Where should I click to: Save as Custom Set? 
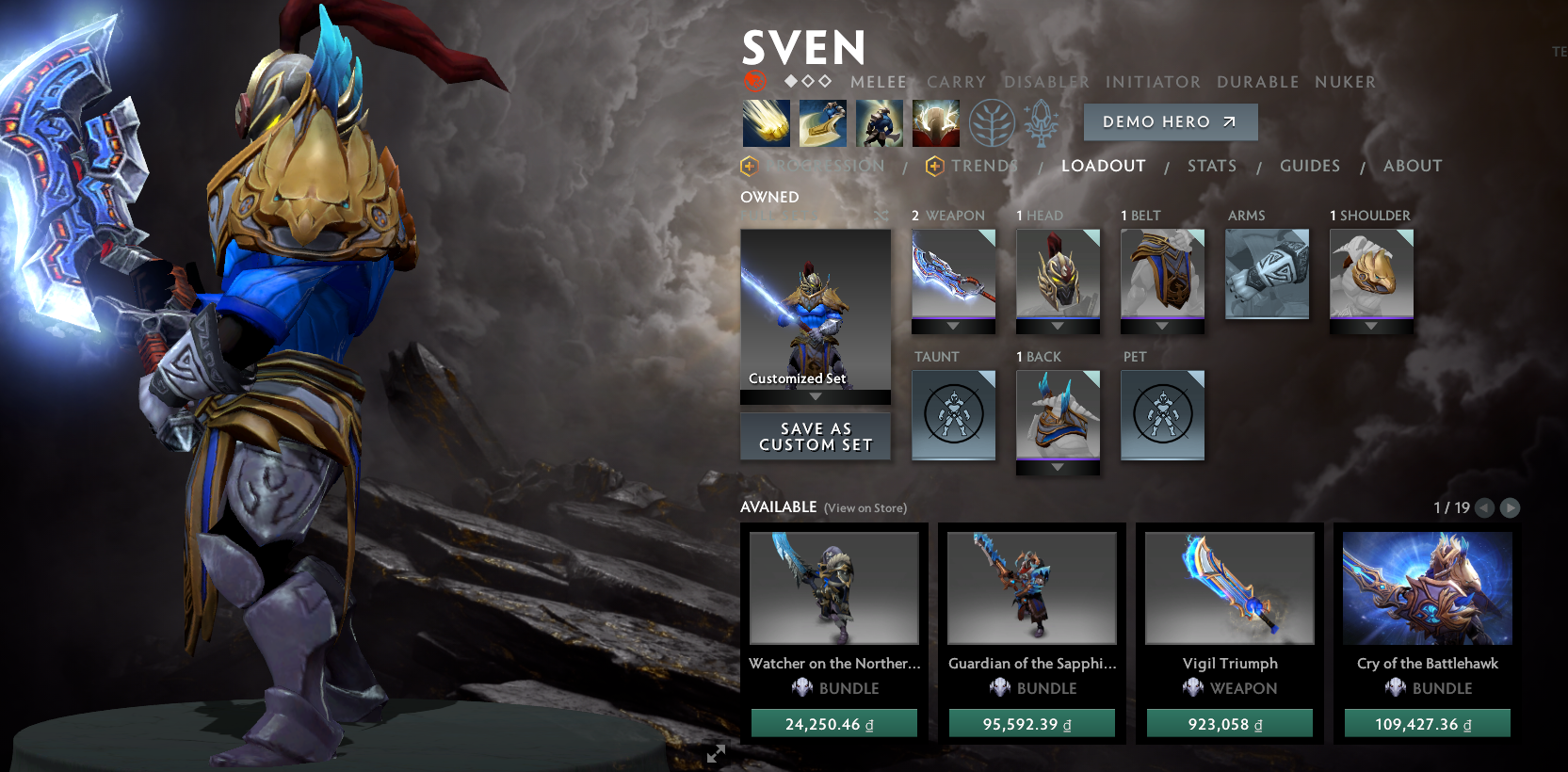coord(816,437)
